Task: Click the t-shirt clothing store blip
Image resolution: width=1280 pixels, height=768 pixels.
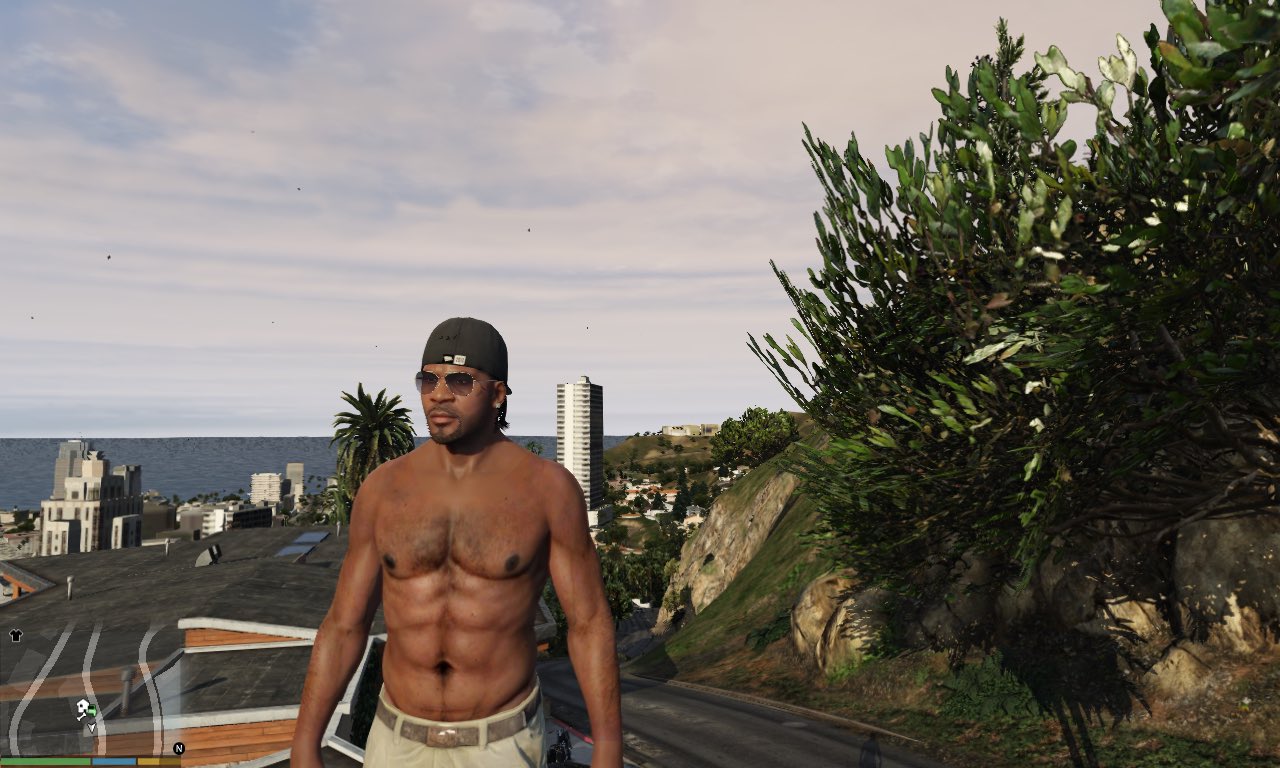Action: point(15,635)
